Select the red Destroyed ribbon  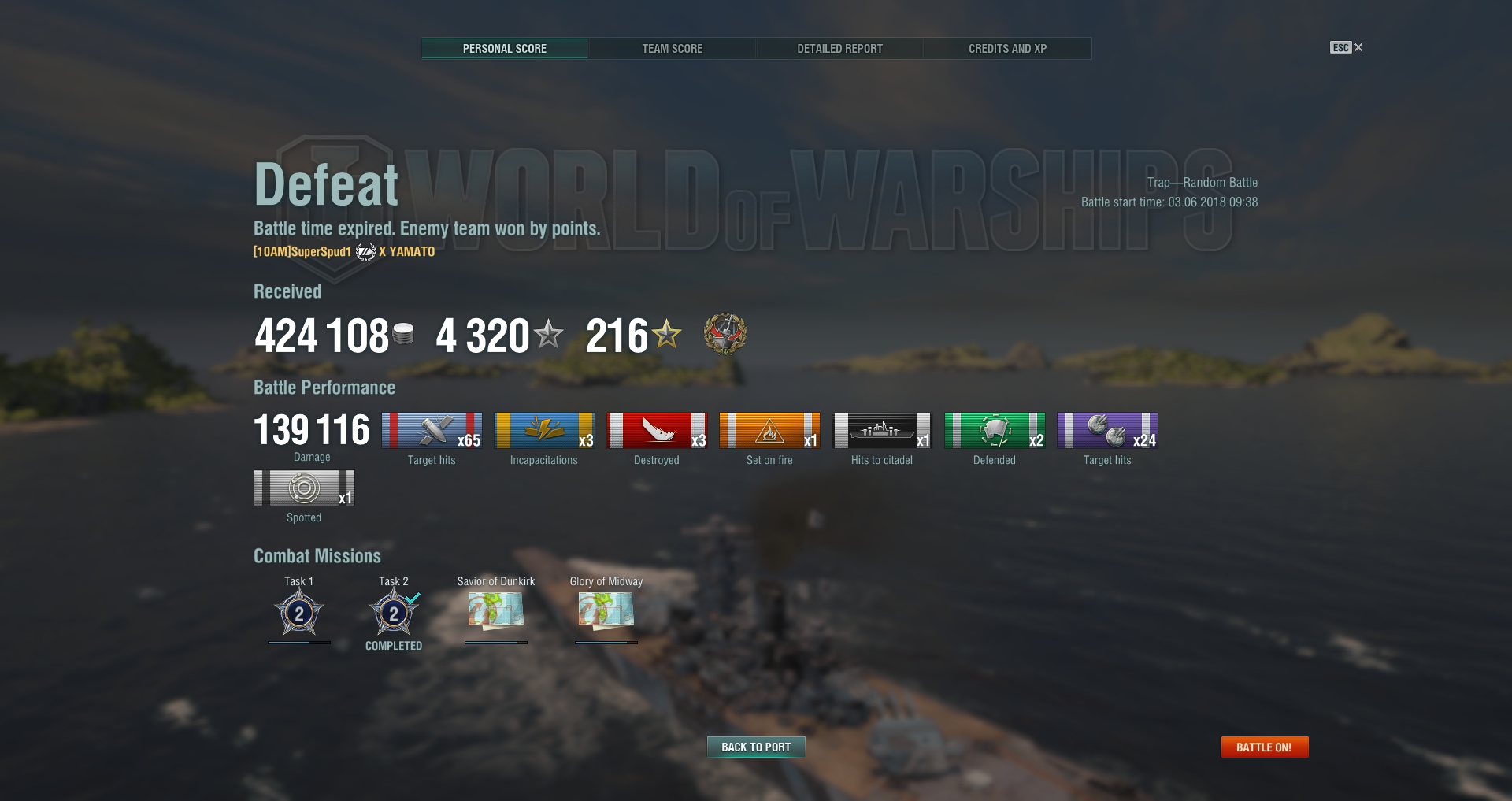click(x=657, y=431)
